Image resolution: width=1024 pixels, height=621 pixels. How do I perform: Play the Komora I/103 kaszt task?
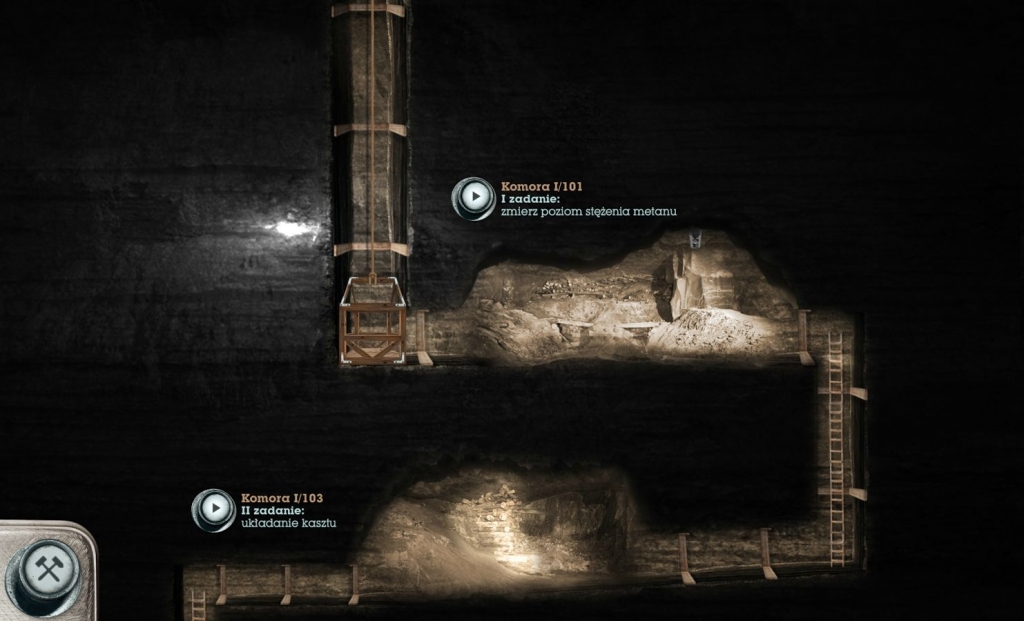(214, 510)
